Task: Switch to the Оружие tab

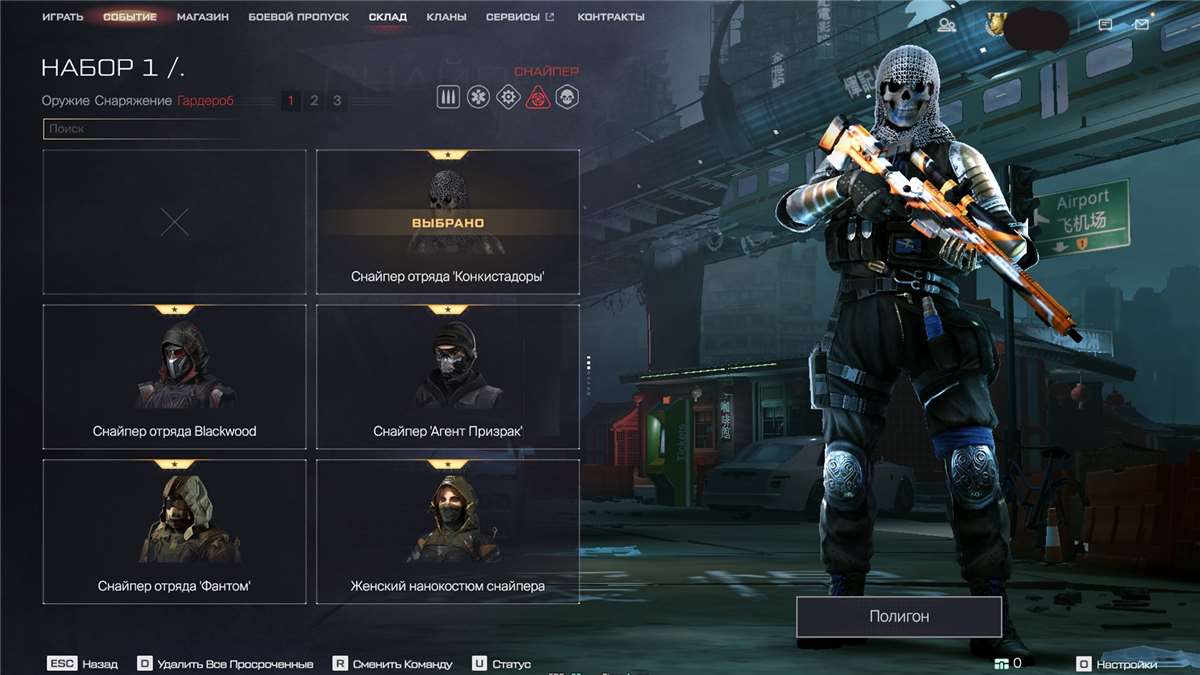Action: click(x=66, y=100)
